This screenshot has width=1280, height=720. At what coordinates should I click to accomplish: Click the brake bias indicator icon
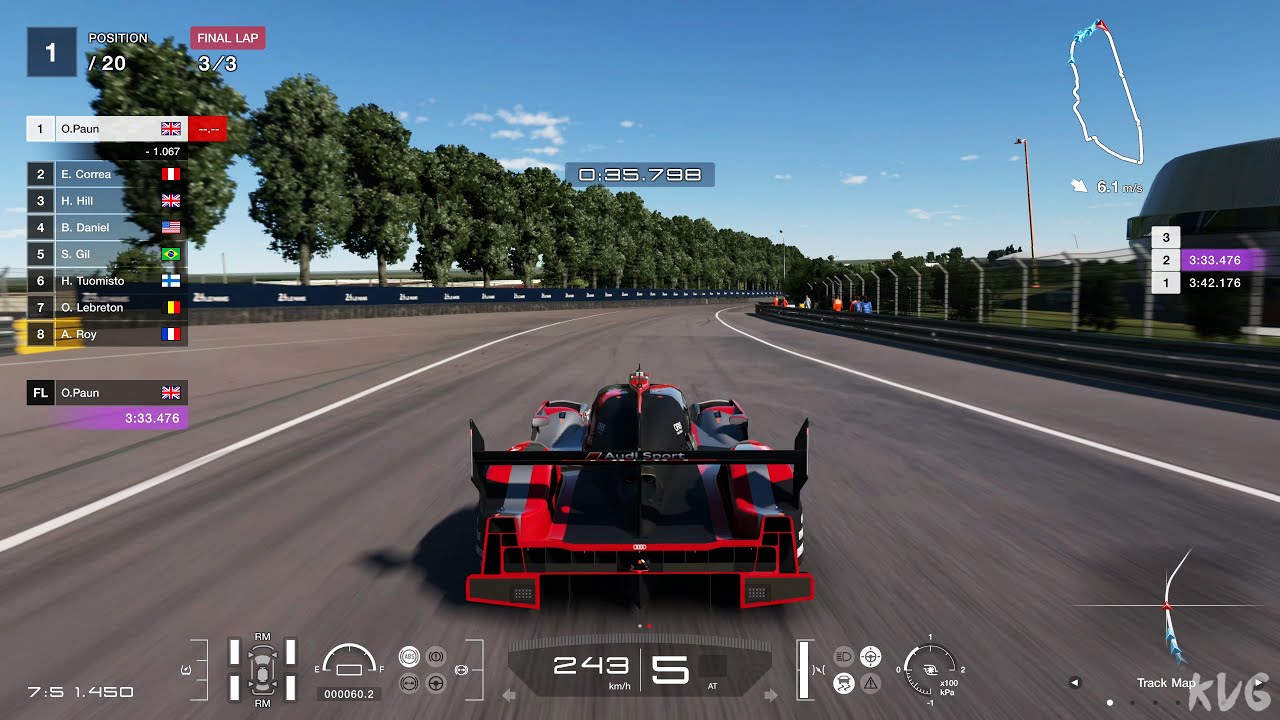(x=436, y=657)
